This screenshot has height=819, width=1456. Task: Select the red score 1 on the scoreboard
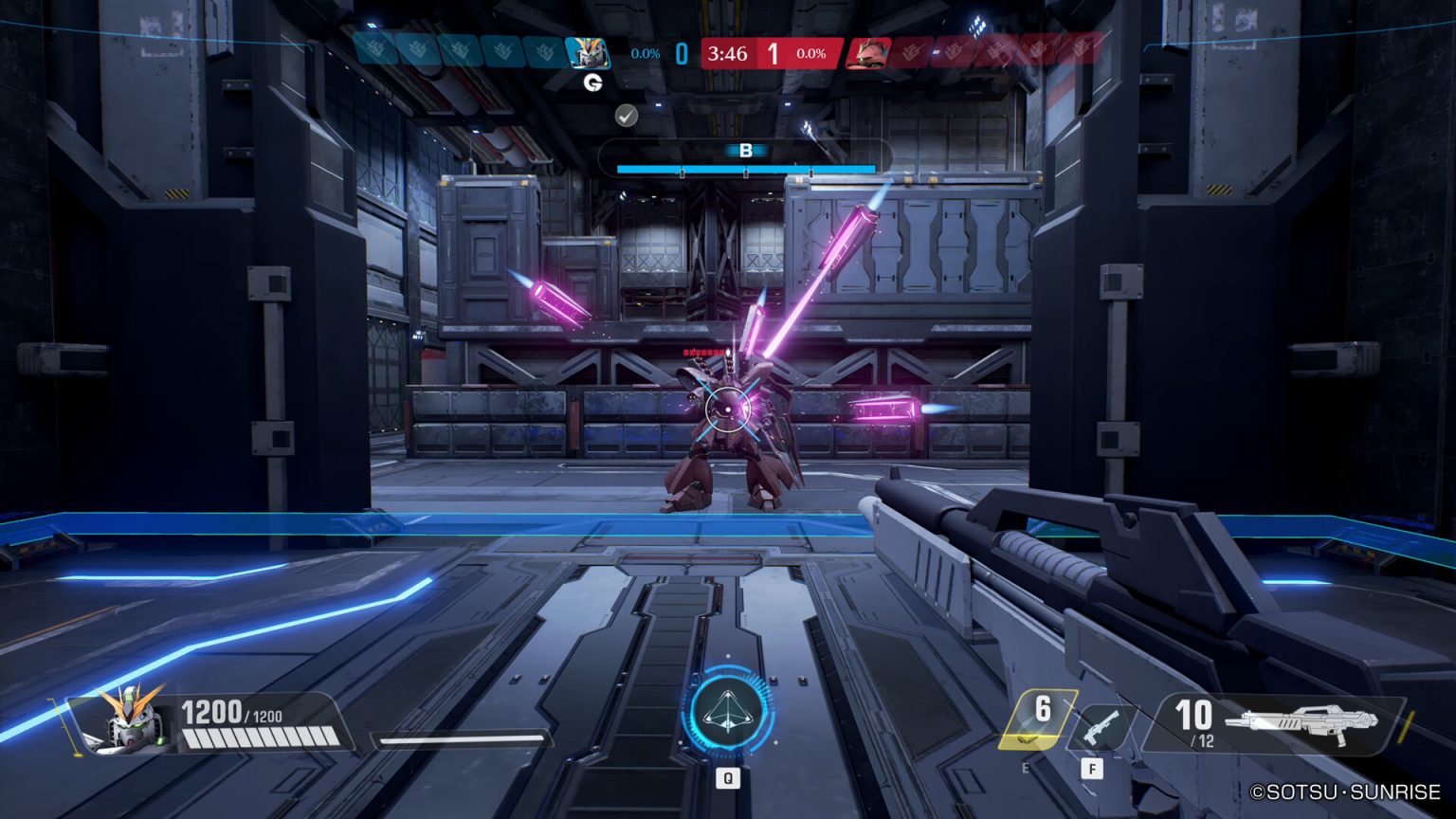(774, 54)
